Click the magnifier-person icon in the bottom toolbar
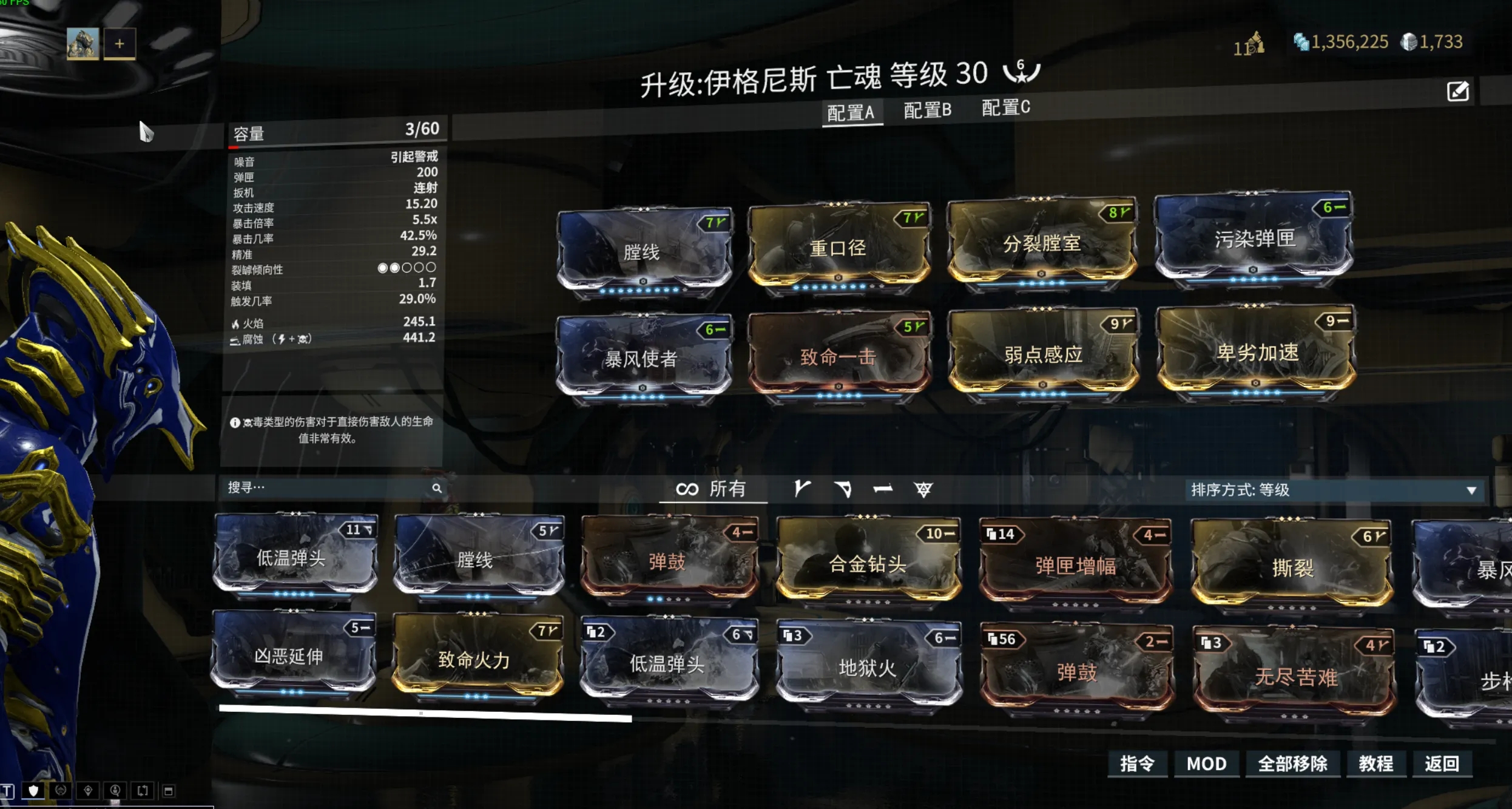 [x=114, y=791]
